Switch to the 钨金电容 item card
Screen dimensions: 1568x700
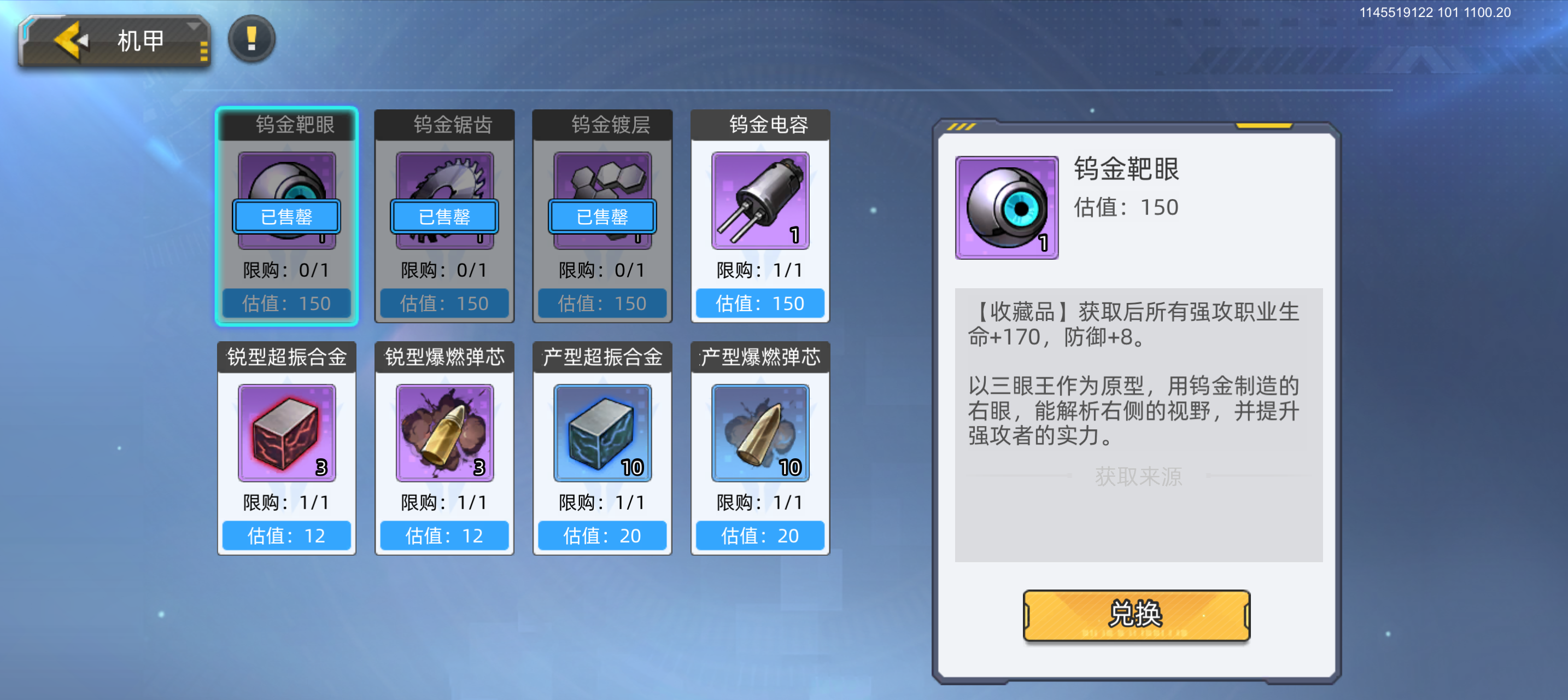click(x=759, y=216)
